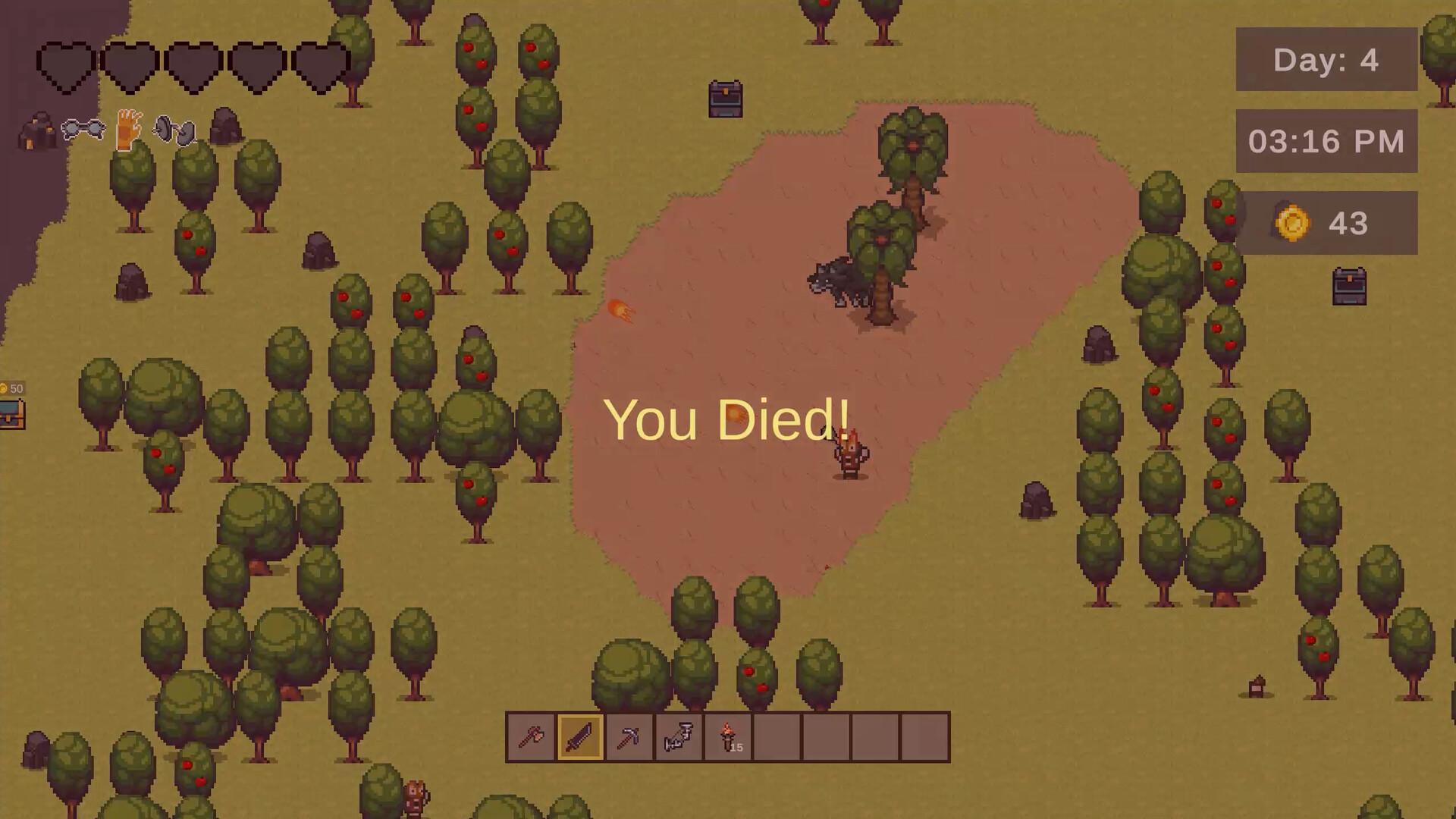
Task: Click the orange glove equipment icon
Action: pyautogui.click(x=126, y=130)
